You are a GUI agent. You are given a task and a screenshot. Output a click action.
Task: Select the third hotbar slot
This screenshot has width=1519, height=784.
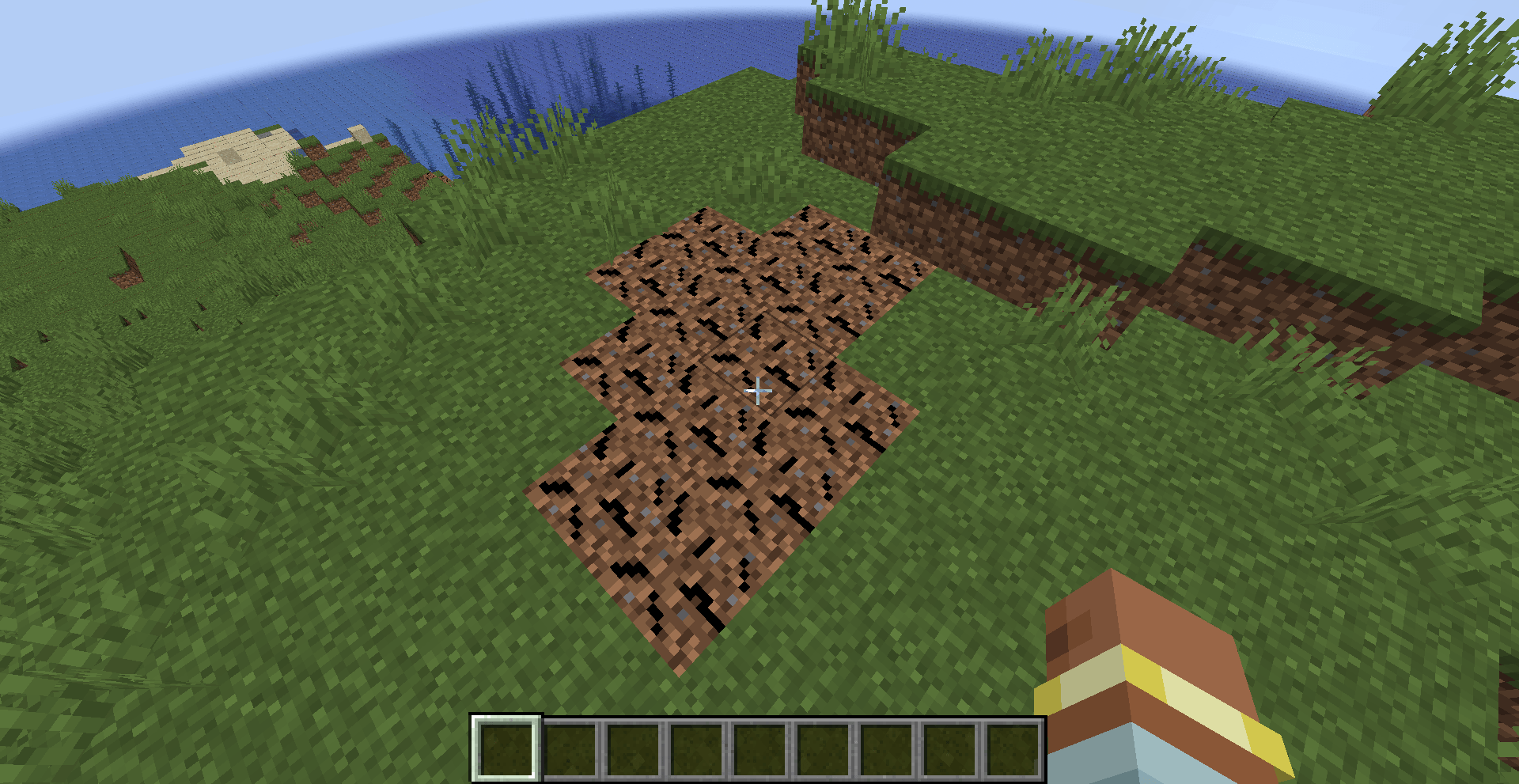point(632,748)
